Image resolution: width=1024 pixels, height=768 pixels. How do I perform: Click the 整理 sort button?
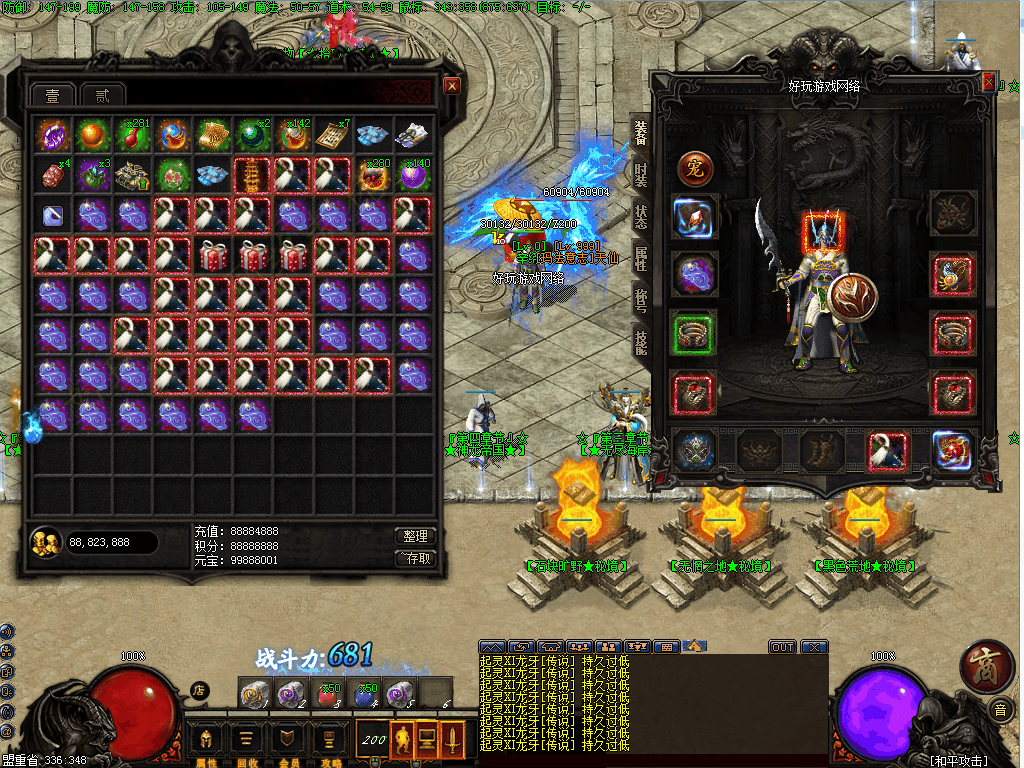coord(415,536)
